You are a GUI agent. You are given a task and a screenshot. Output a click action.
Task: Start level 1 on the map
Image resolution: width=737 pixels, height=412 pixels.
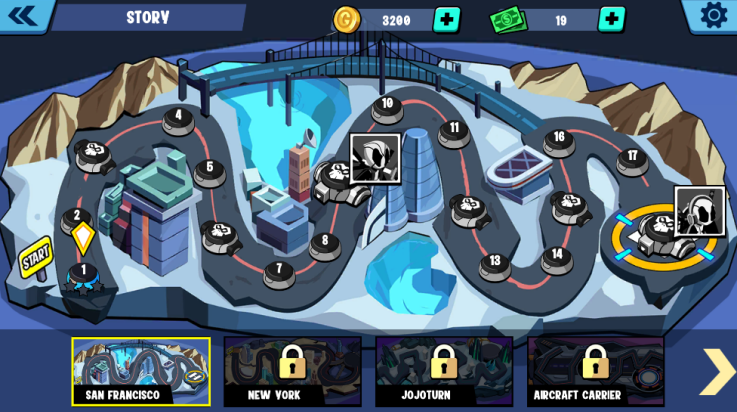[x=83, y=272]
